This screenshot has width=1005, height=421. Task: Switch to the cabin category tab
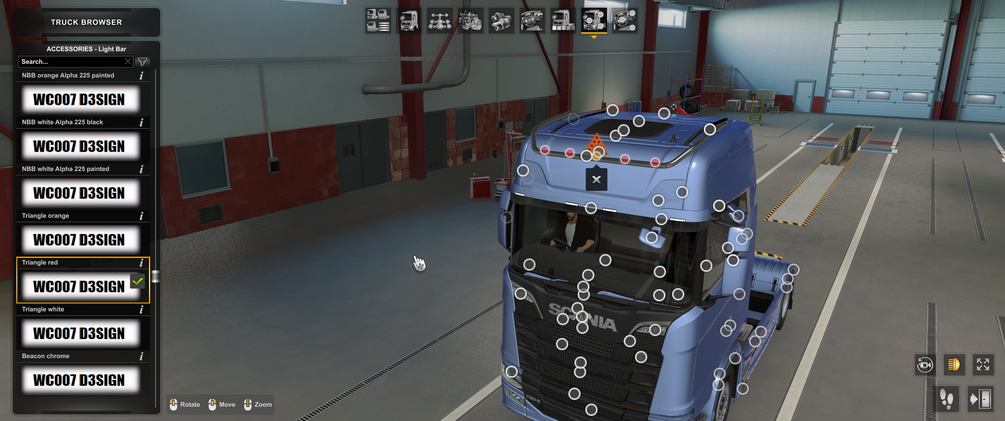409,20
